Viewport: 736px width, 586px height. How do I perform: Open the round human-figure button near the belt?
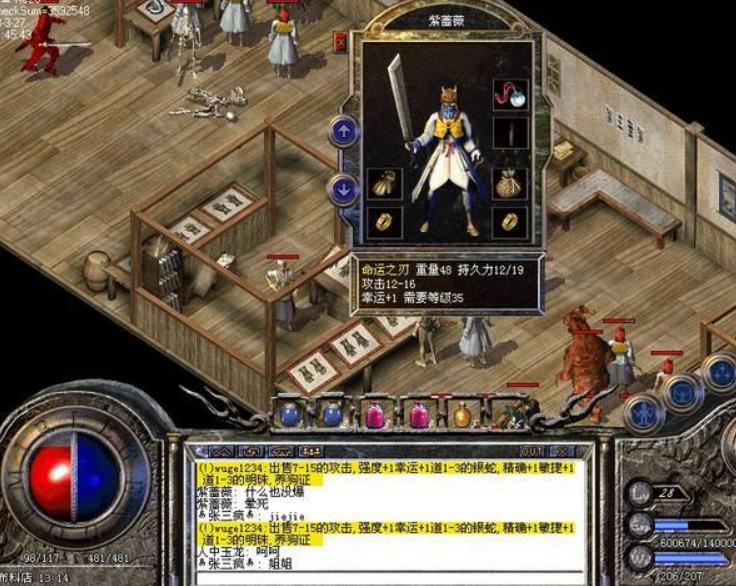click(x=640, y=413)
